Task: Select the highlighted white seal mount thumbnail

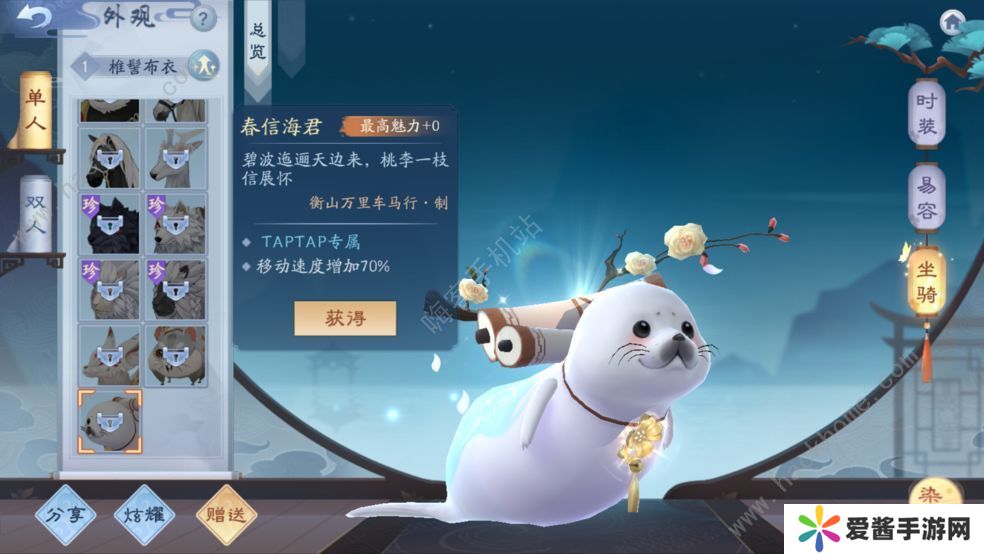Action: (x=110, y=420)
